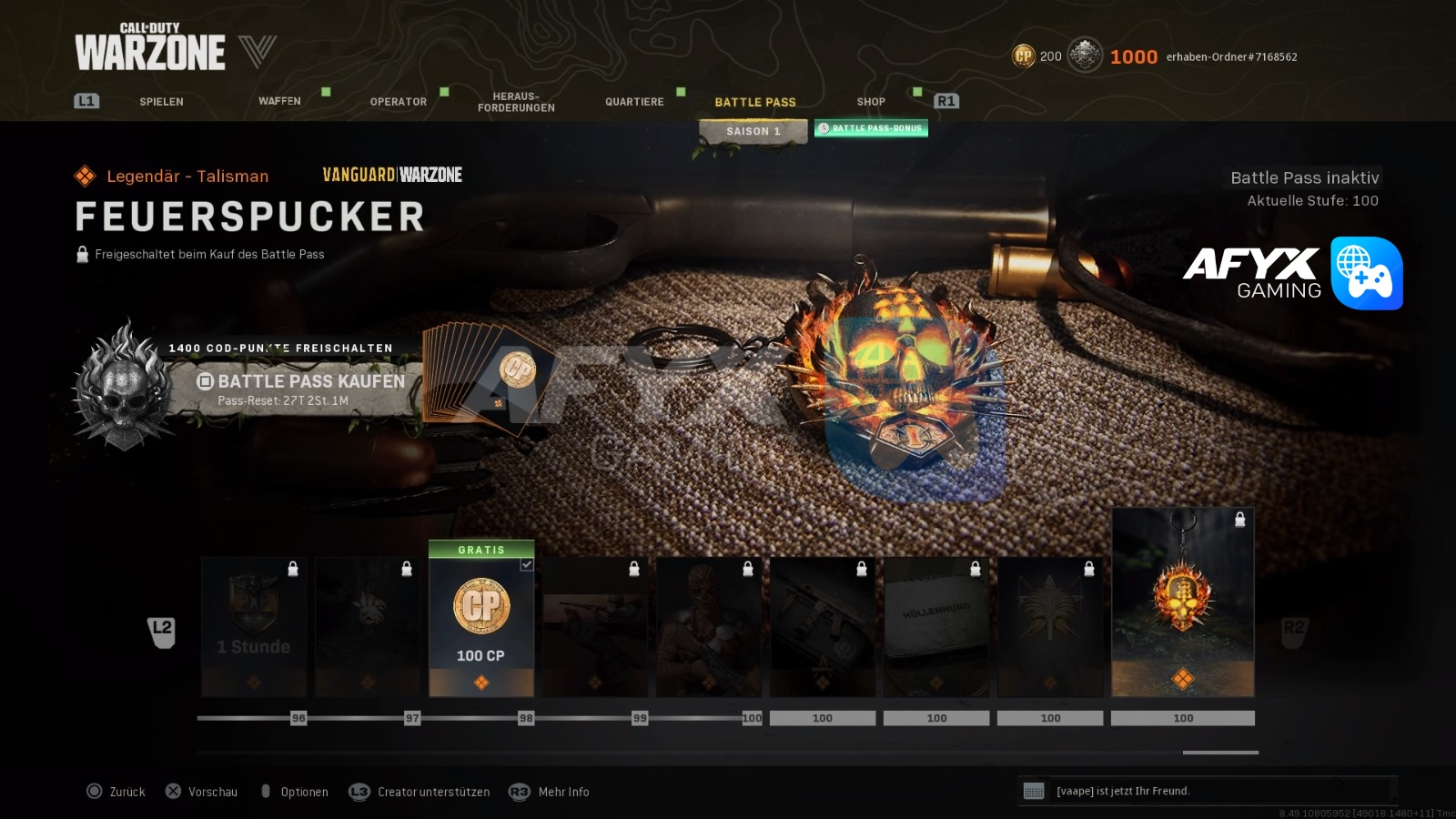Click the Mehr Info option

562,792
